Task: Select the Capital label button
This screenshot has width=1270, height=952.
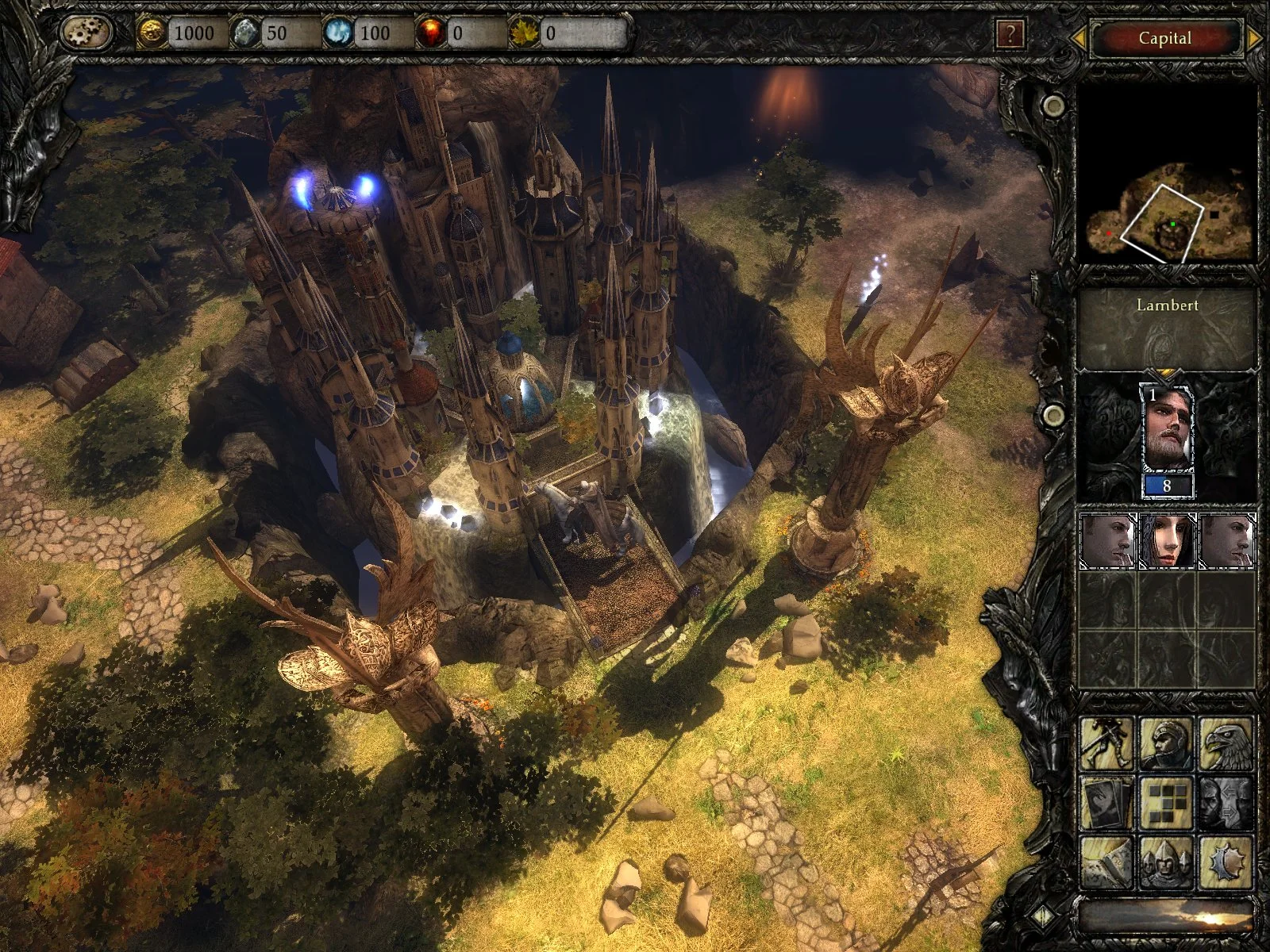Action: [1165, 38]
